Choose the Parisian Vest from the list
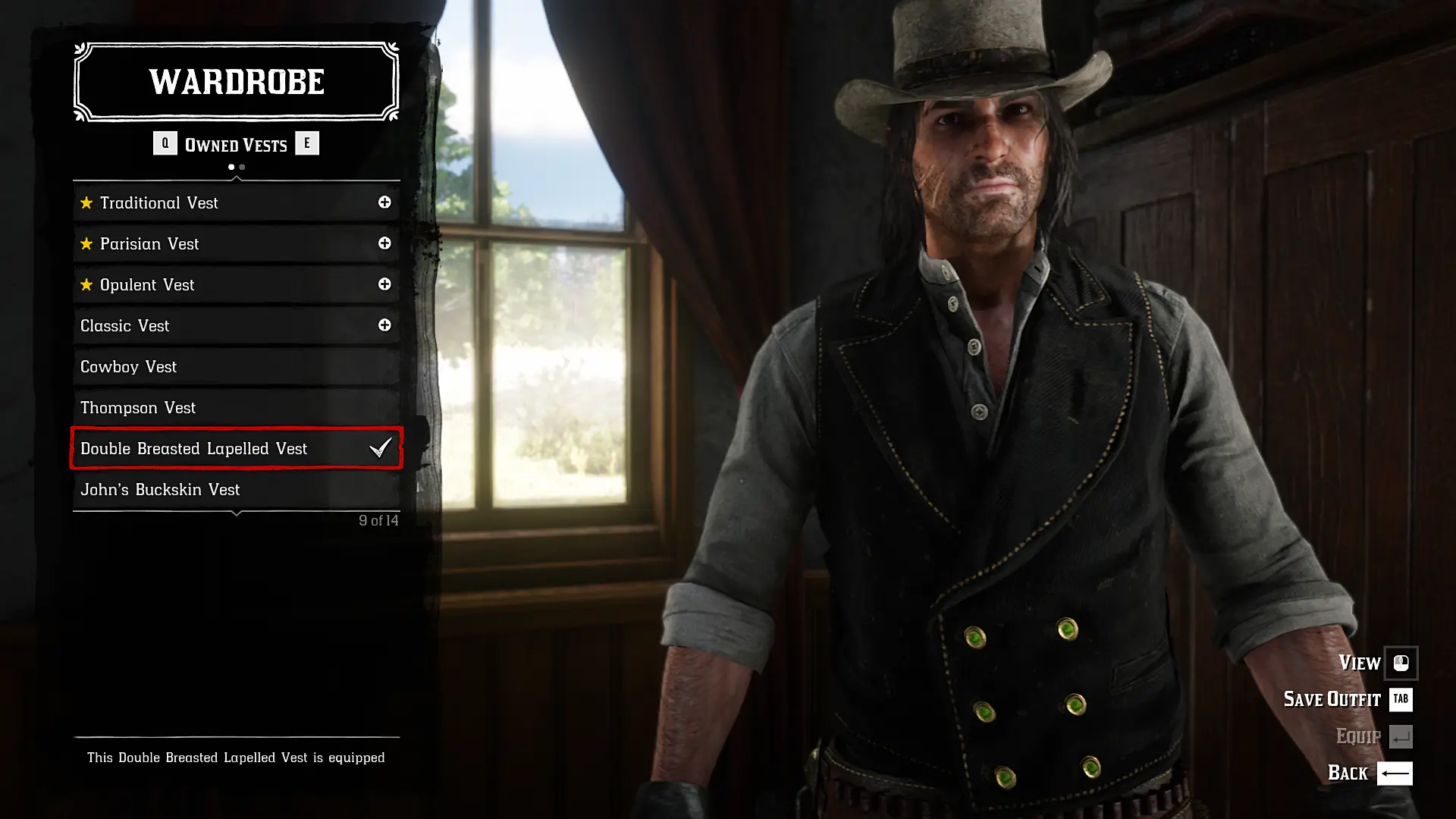 click(227, 243)
